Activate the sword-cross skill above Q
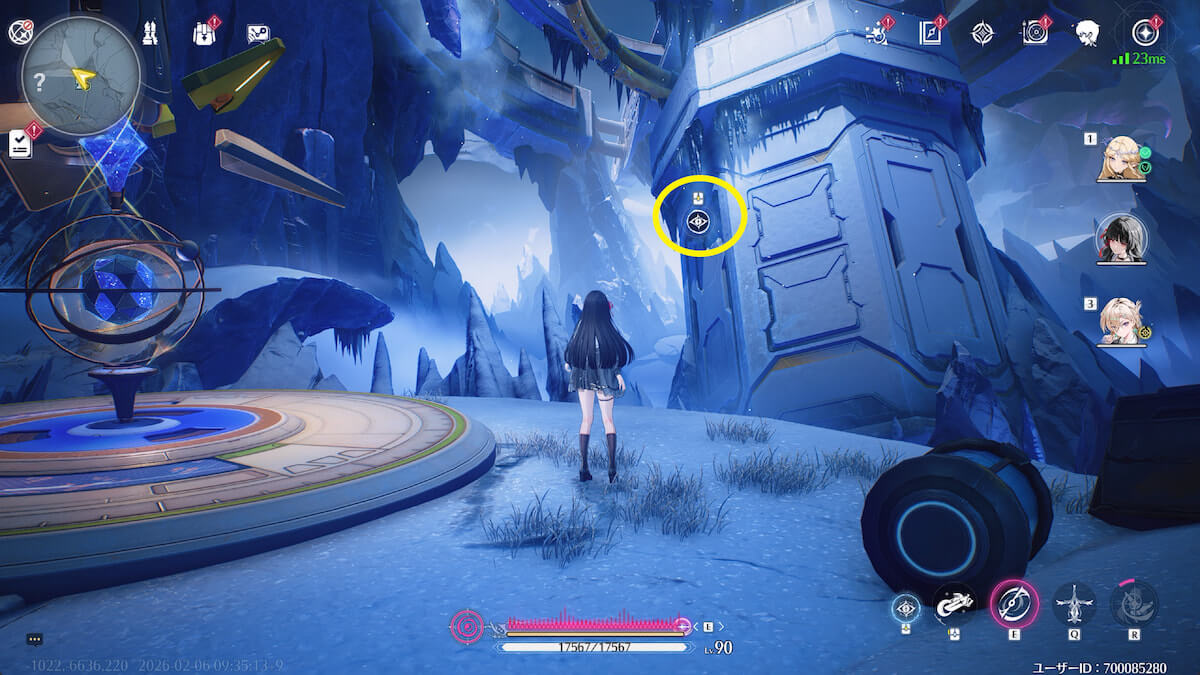 point(1074,604)
